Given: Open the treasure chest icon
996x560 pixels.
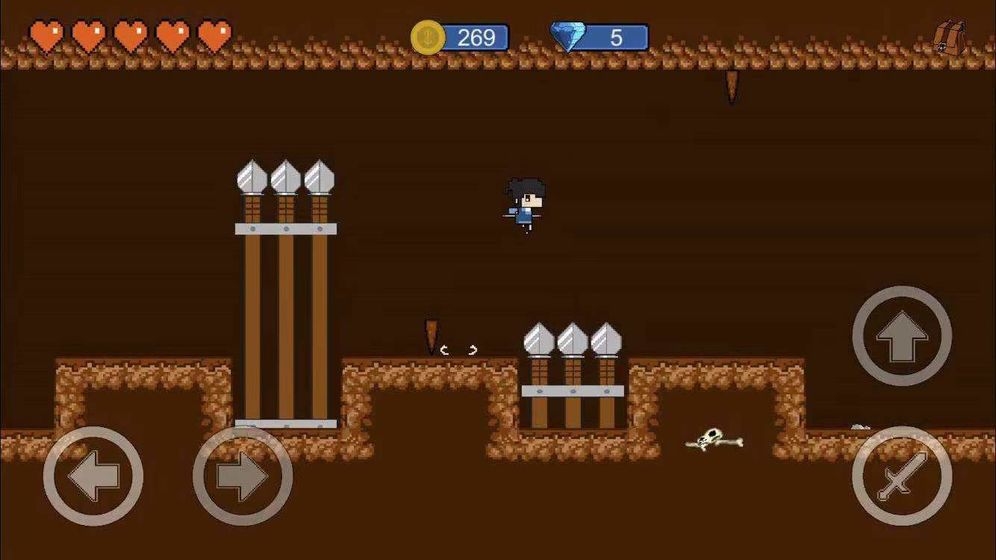Looking at the screenshot, I should click(x=949, y=38).
